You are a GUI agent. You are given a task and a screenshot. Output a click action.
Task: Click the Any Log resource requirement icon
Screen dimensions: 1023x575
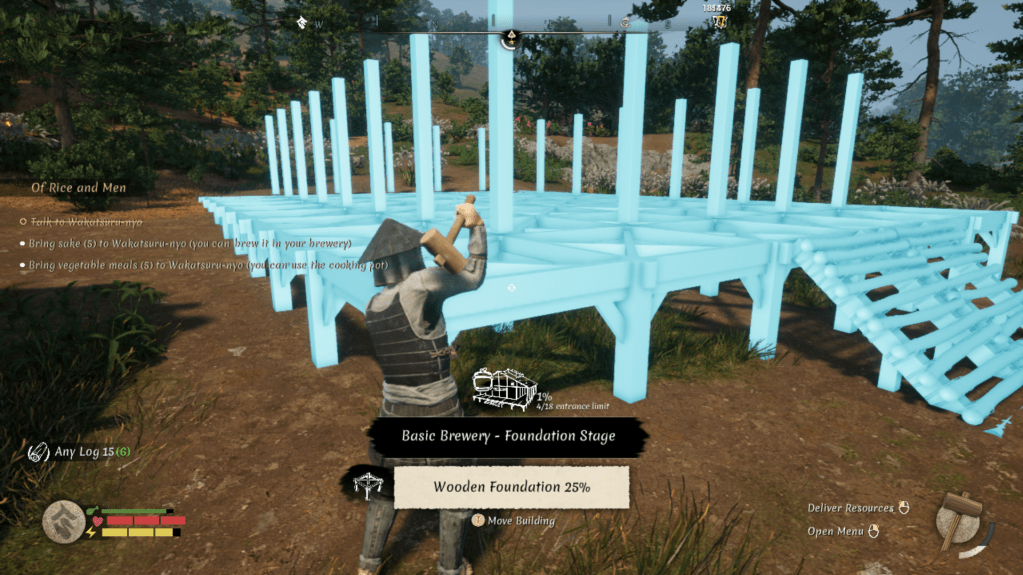point(39,452)
